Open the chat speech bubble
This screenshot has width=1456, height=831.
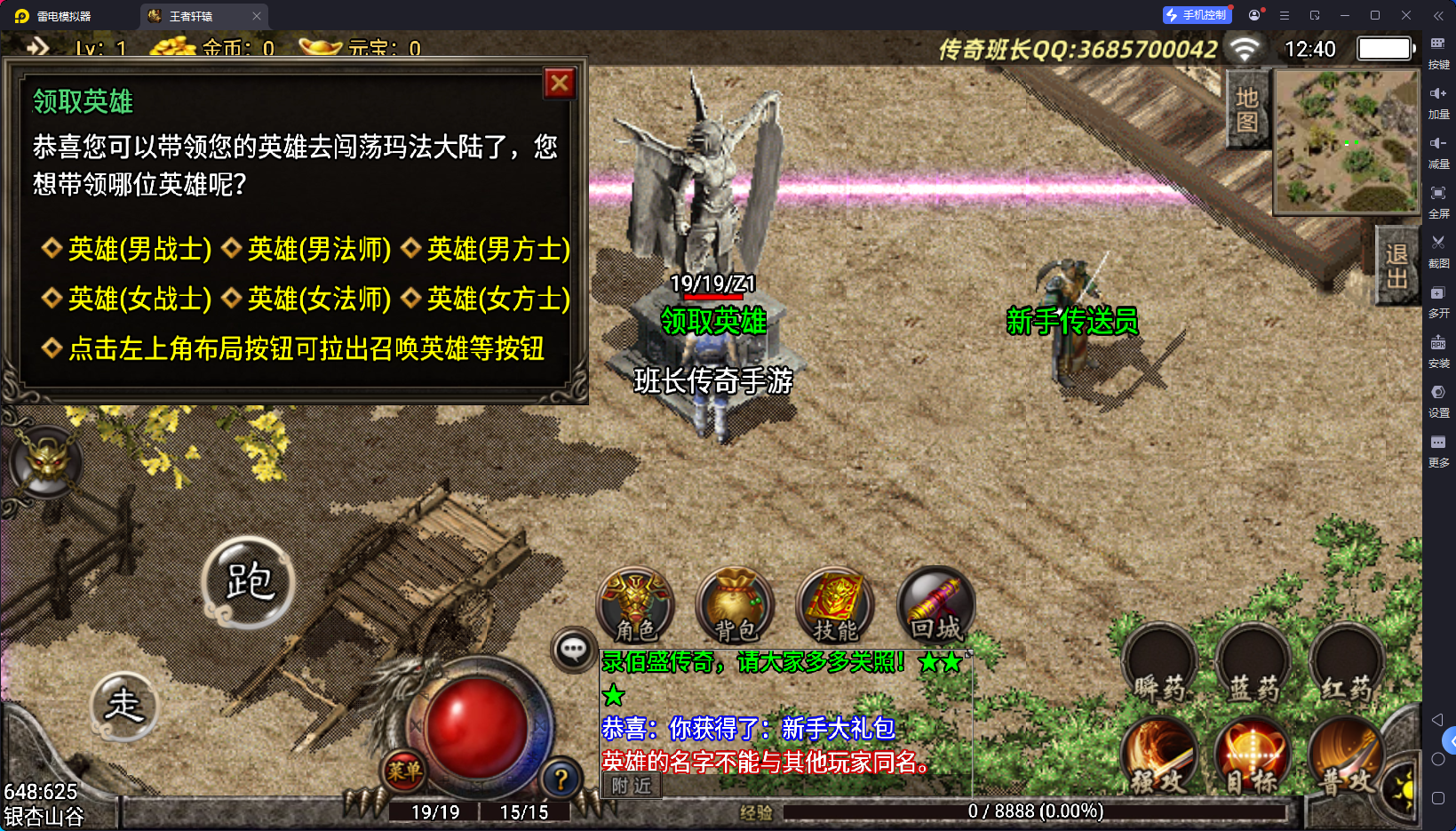pos(573,650)
